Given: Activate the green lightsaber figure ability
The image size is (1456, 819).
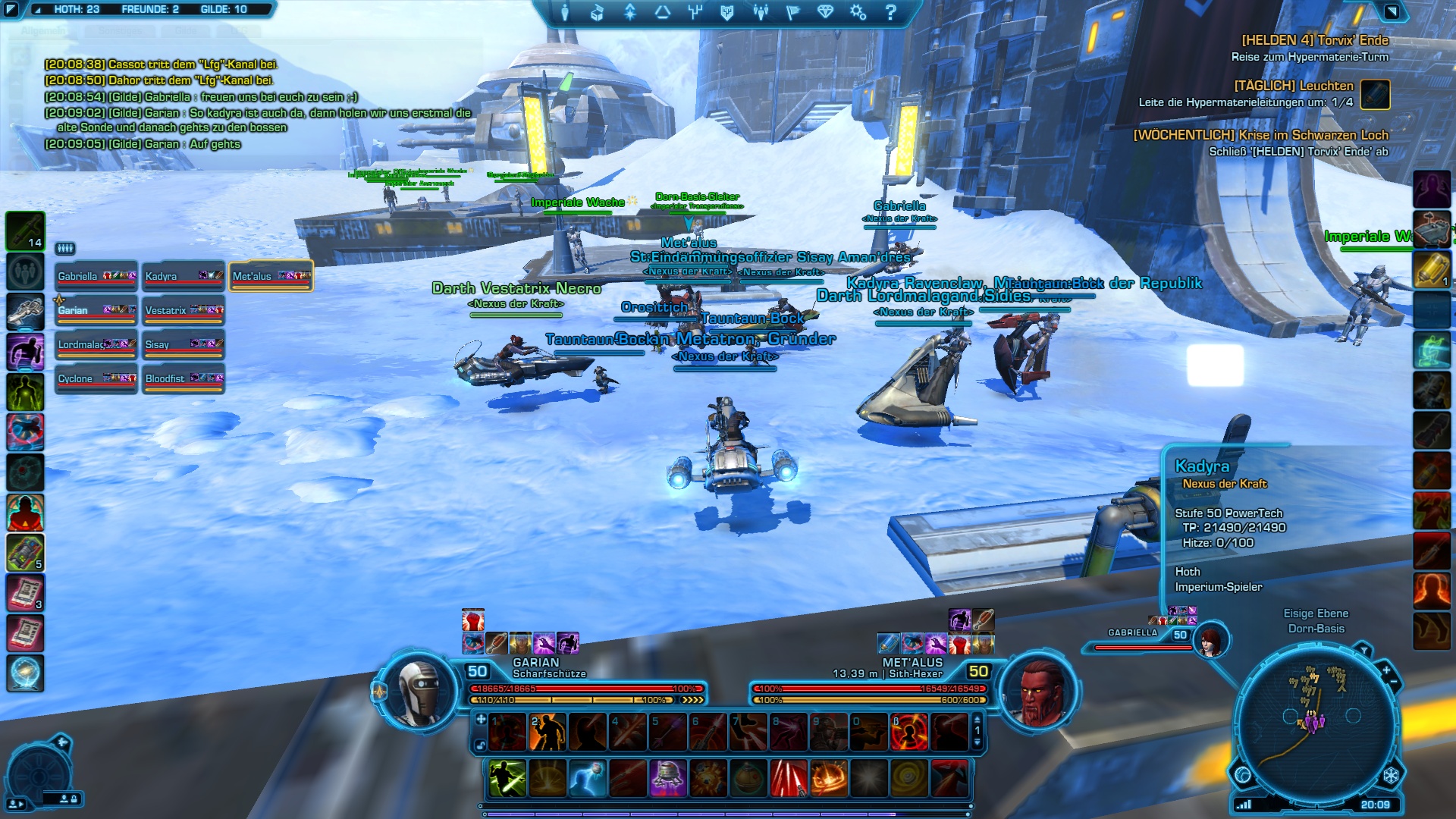Looking at the screenshot, I should pyautogui.click(x=507, y=779).
